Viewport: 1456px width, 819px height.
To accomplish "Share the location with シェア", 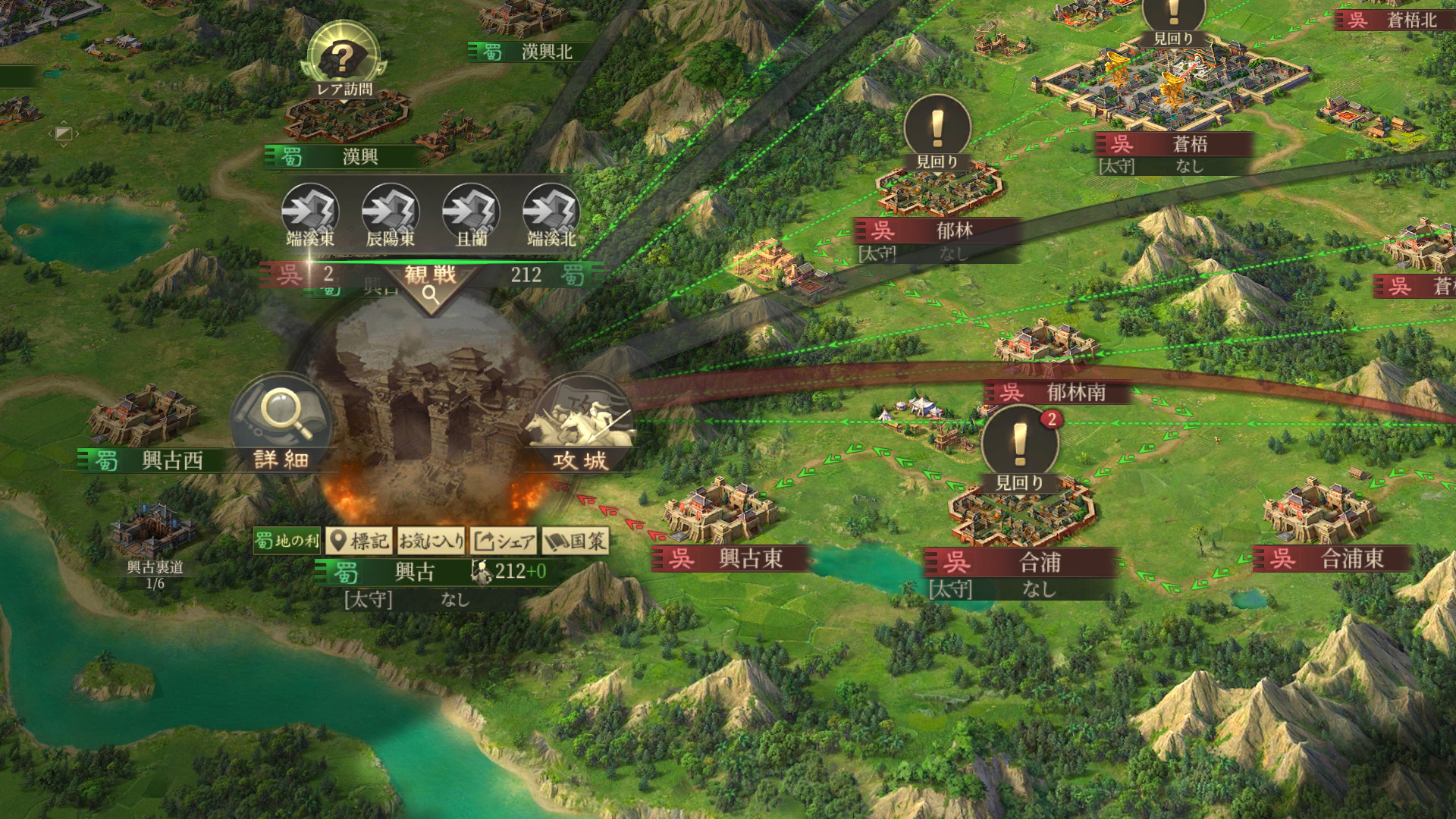I will point(504,541).
